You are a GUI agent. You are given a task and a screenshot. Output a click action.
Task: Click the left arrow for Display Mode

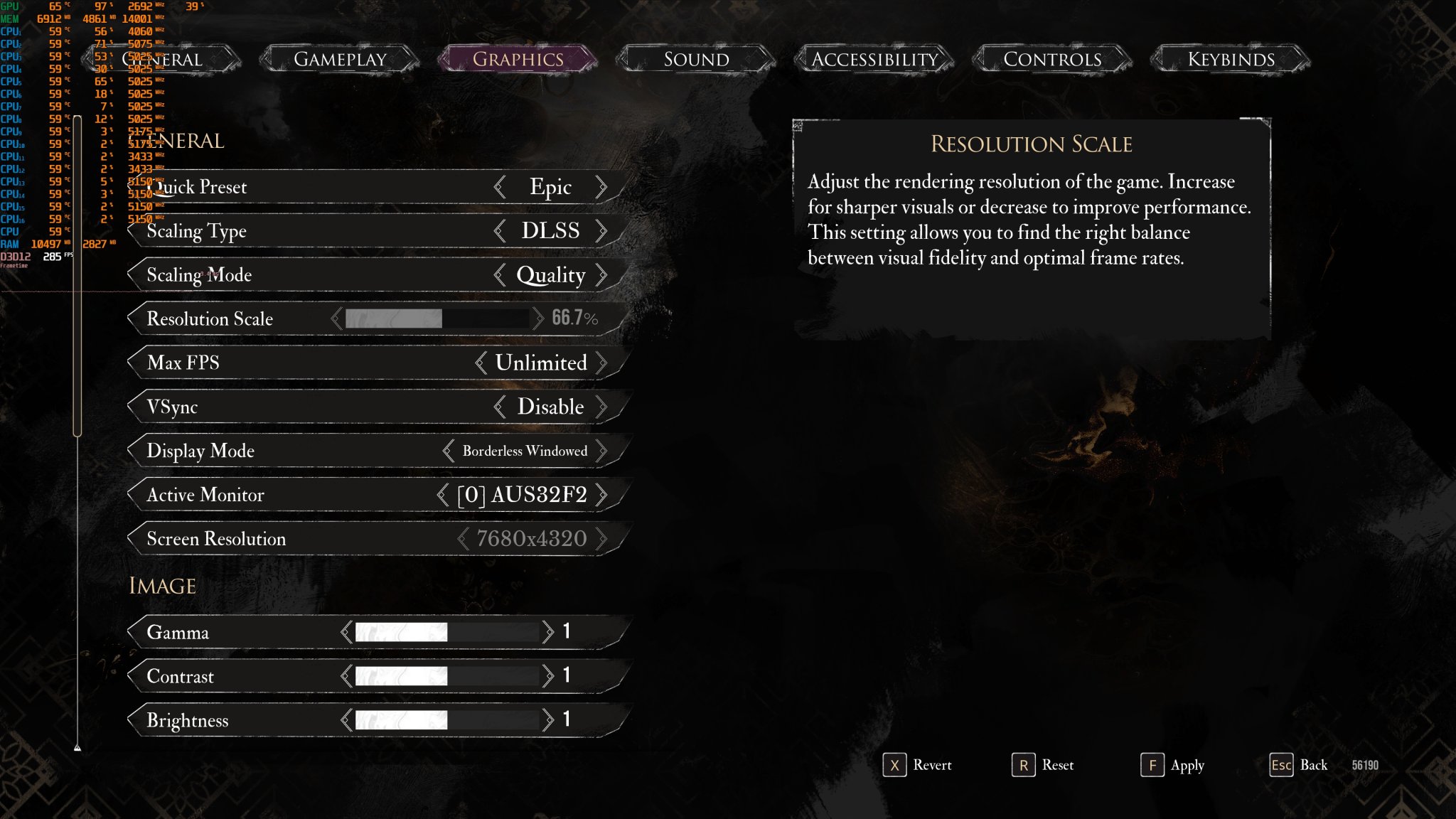tap(448, 451)
